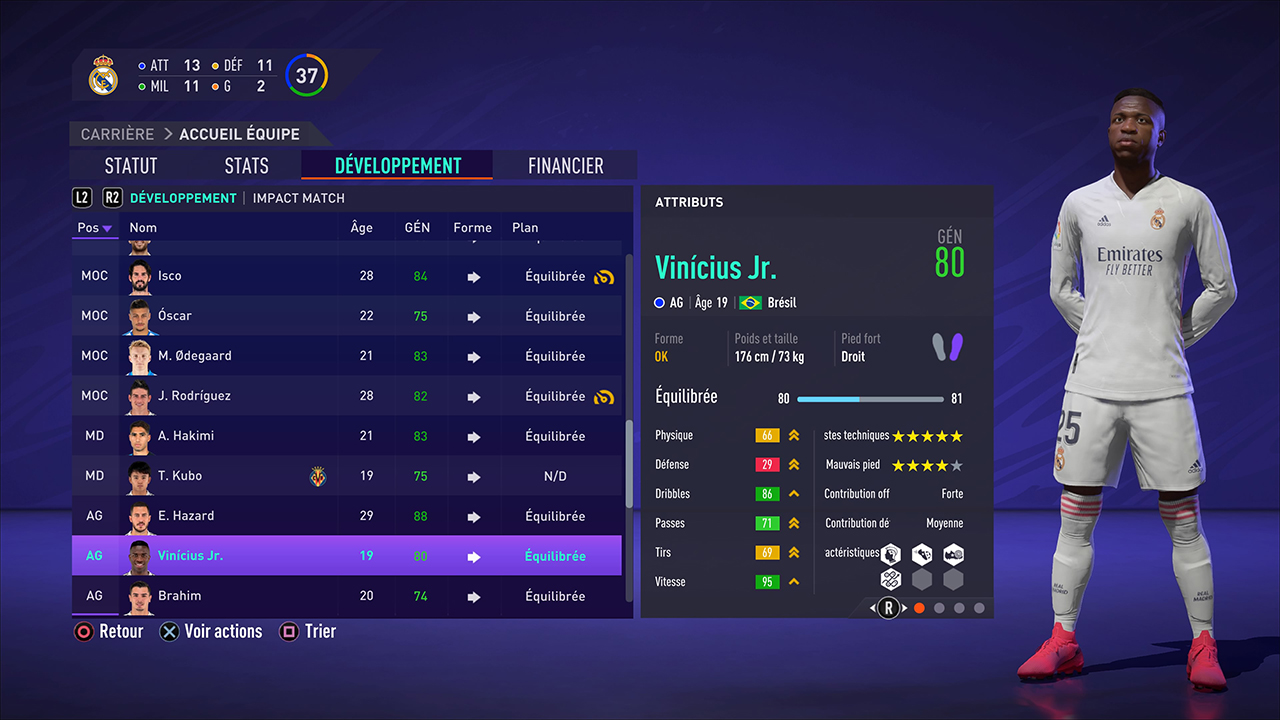This screenshot has width=1280, height=720.
Task: Sort players by the GÉN column header
Action: click(417, 227)
